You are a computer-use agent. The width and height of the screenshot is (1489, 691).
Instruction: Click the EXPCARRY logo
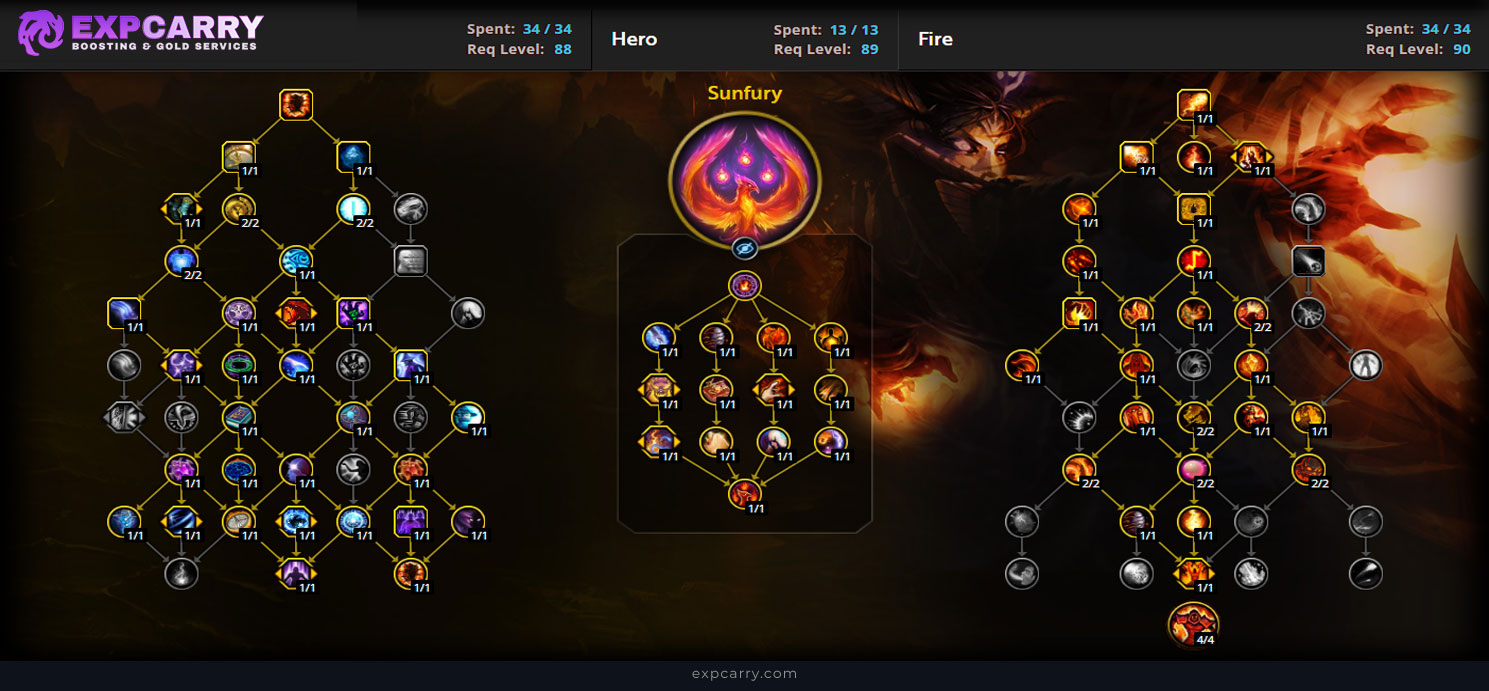140,33
